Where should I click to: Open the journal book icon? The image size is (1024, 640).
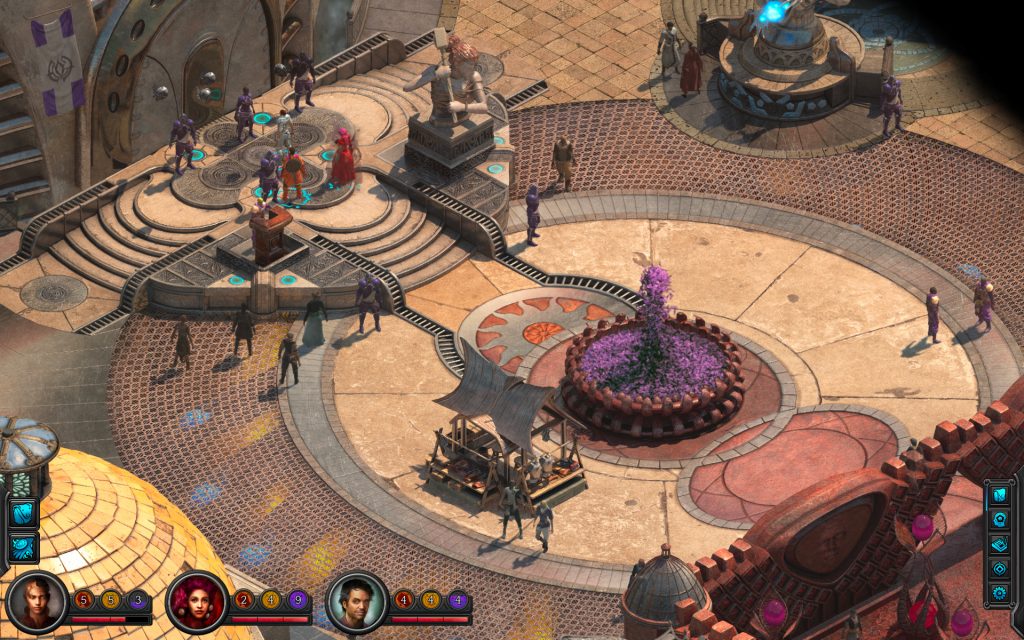coord(1000,545)
